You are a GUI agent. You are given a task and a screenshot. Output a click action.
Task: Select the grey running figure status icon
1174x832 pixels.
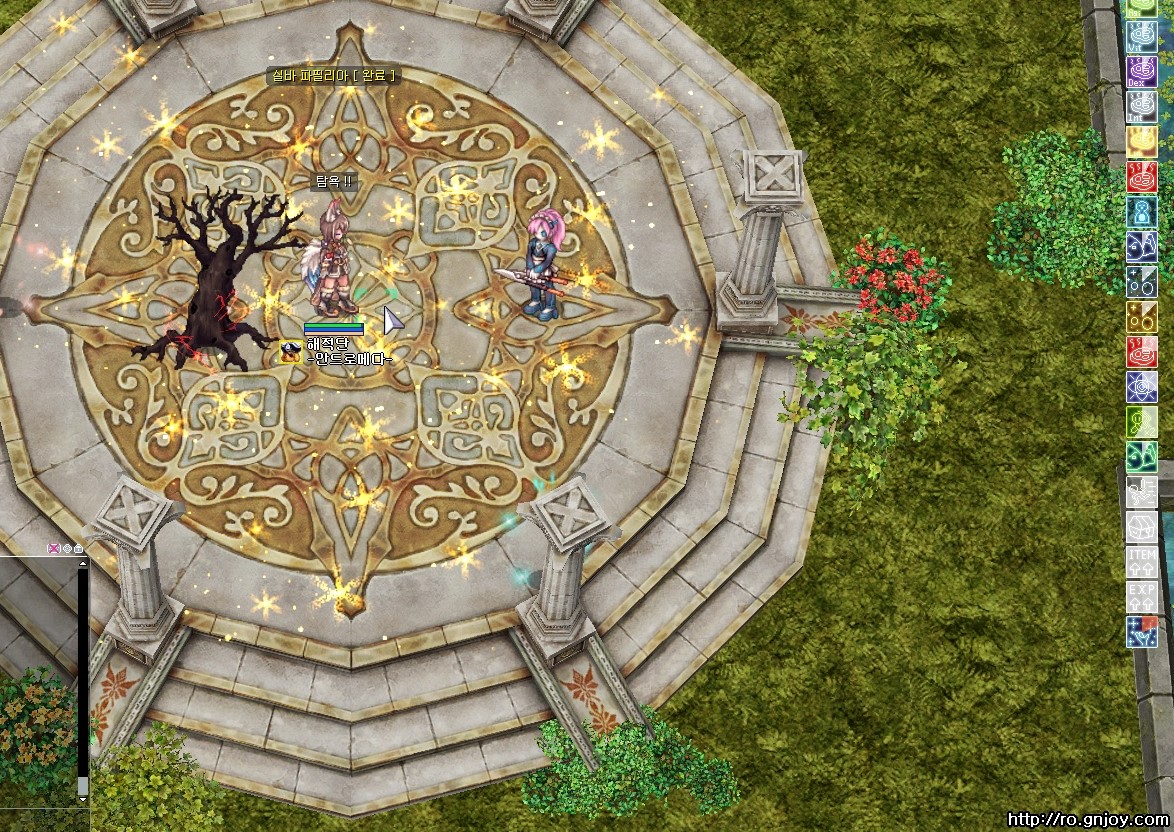pyautogui.click(x=1142, y=492)
